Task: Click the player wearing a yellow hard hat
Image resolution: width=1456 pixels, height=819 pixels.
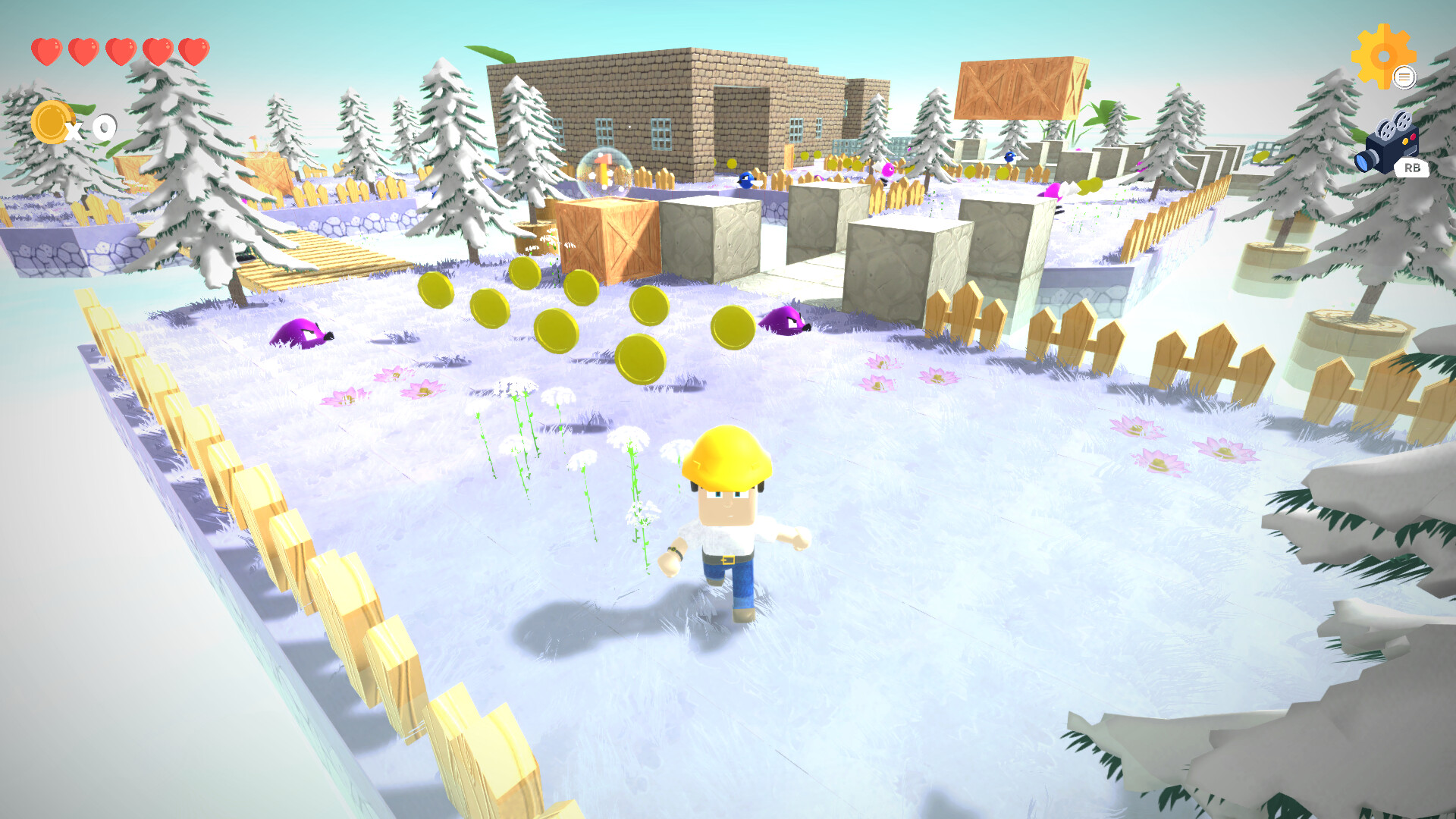Action: coord(726,531)
